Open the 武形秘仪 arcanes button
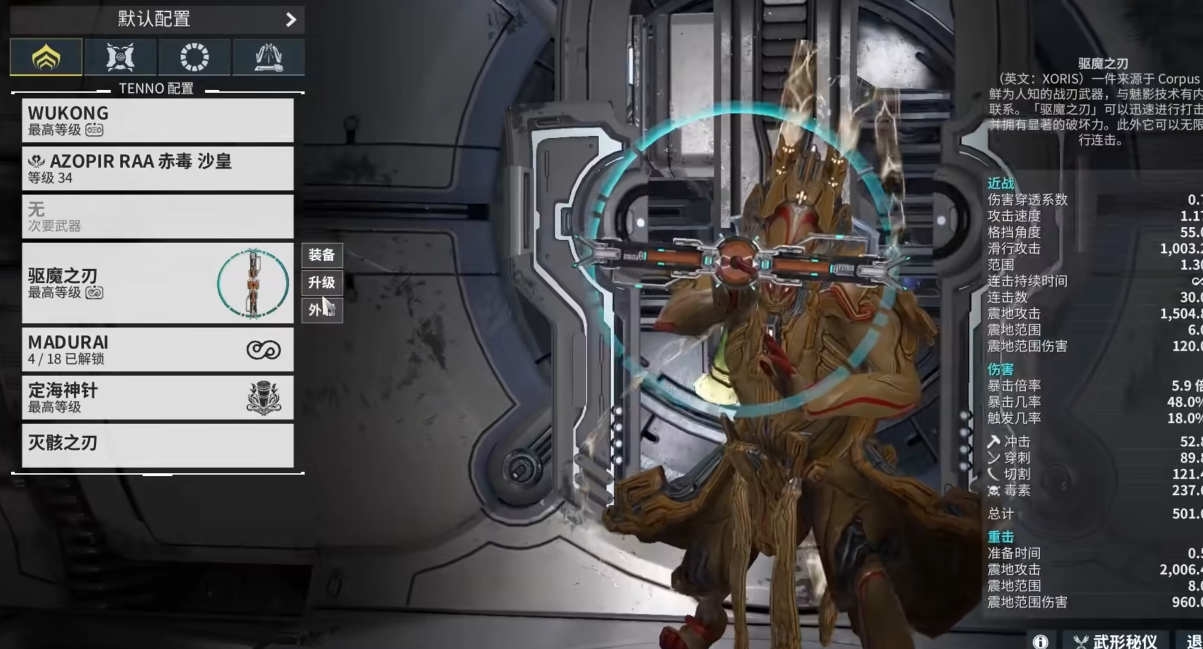The height and width of the screenshot is (649, 1203). (1115, 641)
